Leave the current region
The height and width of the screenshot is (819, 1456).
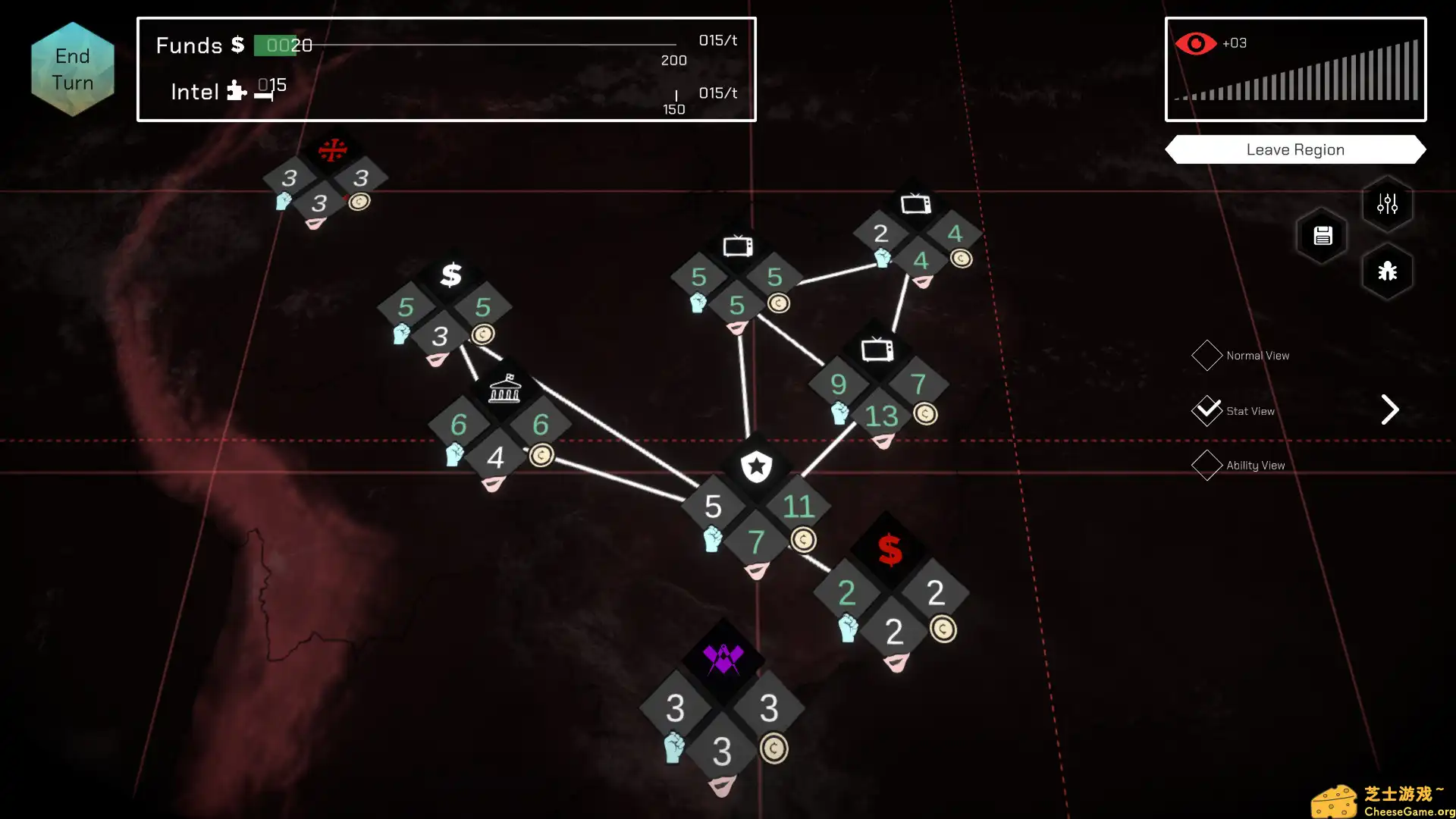coord(1295,149)
